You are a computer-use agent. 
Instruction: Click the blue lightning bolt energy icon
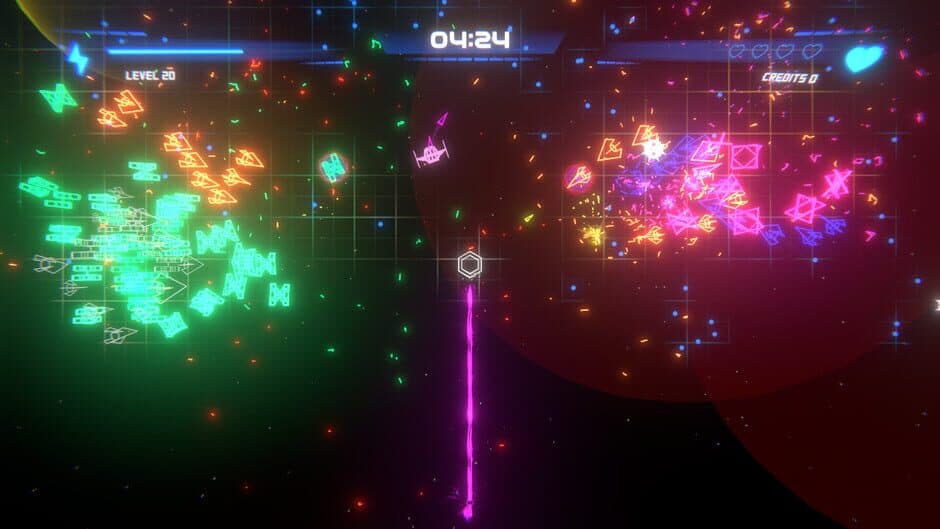[77, 59]
